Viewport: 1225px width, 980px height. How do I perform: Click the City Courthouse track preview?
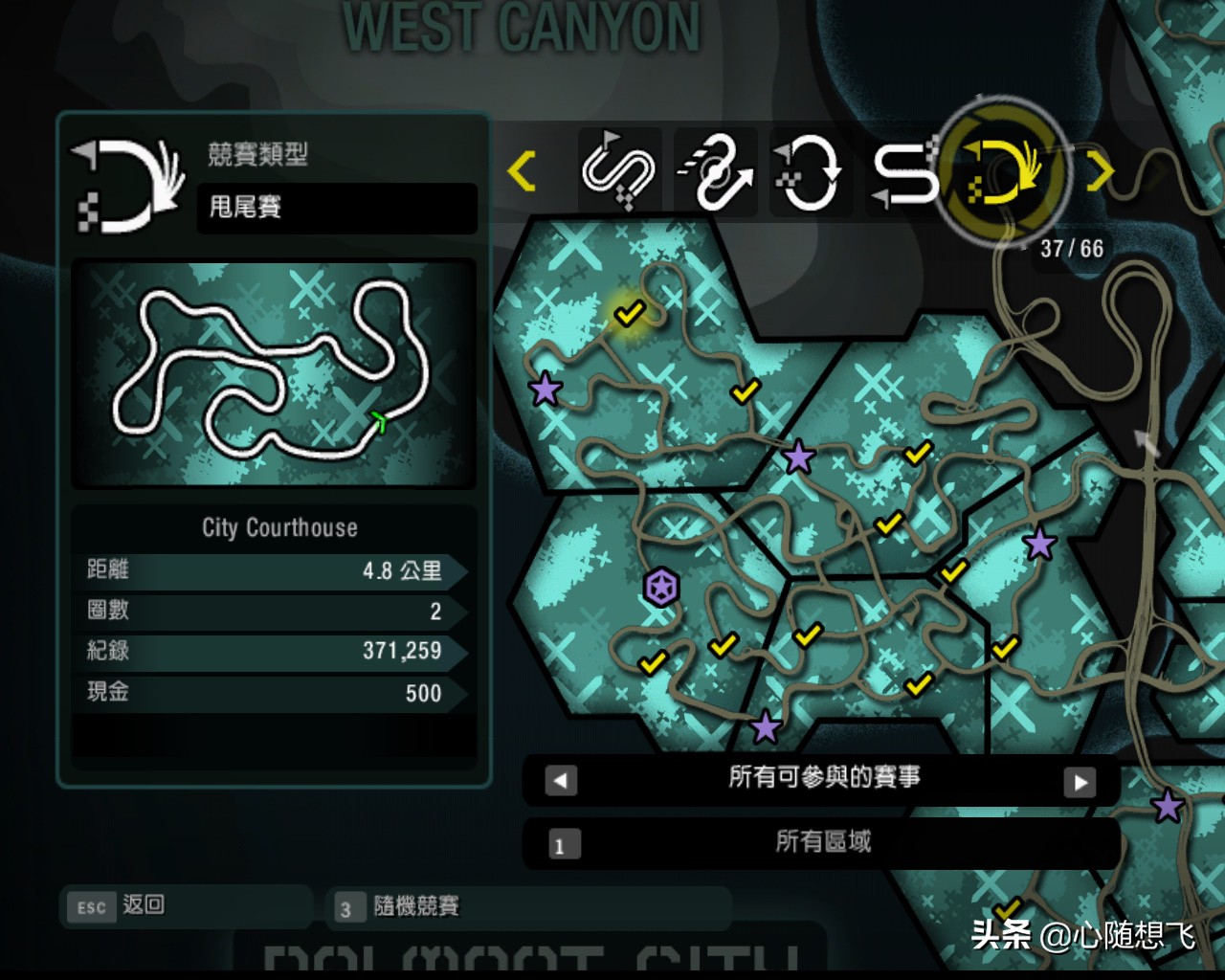pyautogui.click(x=274, y=373)
